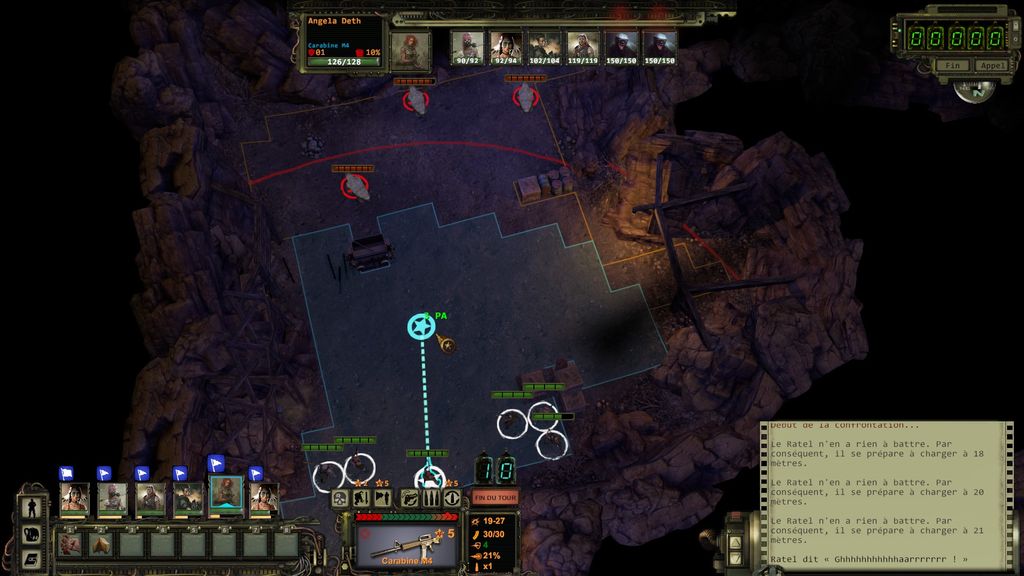Open the logbook button below the backpack
The height and width of the screenshot is (576, 1024).
click(30, 558)
